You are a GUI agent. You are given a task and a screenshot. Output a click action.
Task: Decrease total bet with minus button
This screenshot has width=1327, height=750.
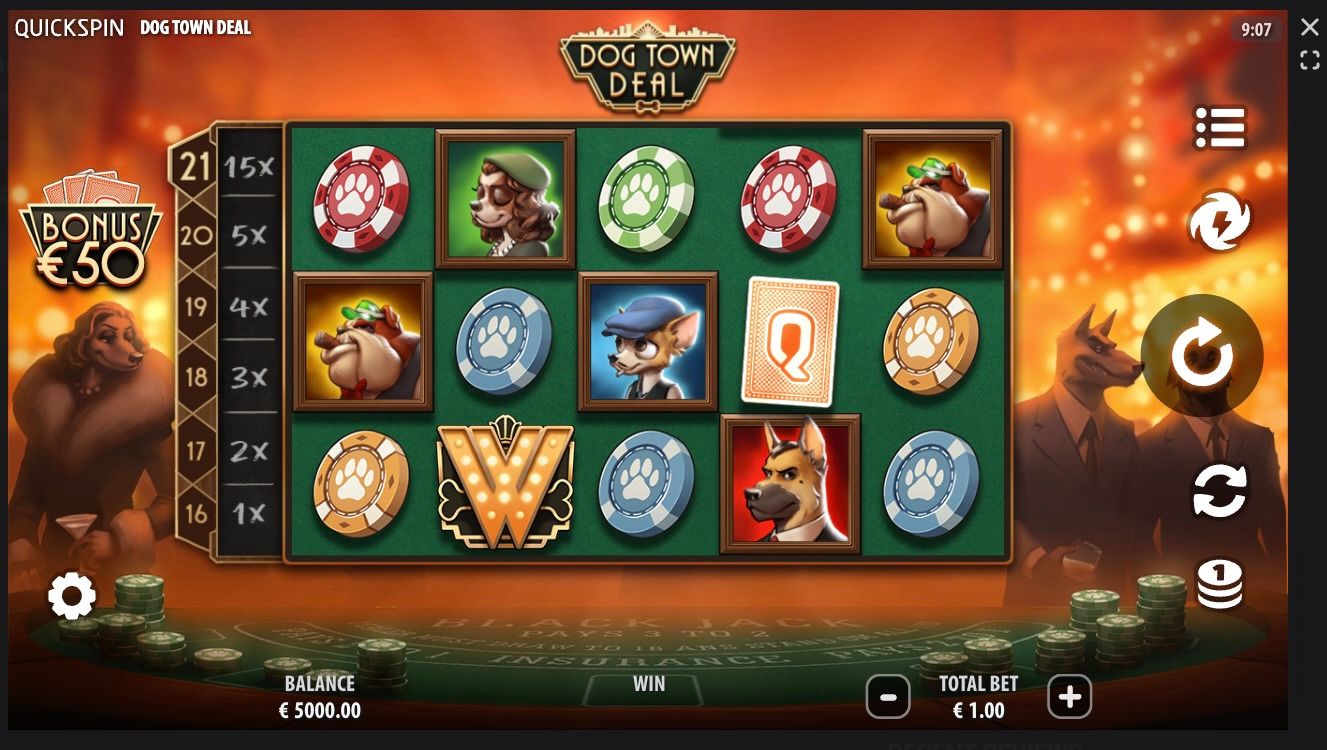pyautogui.click(x=888, y=696)
